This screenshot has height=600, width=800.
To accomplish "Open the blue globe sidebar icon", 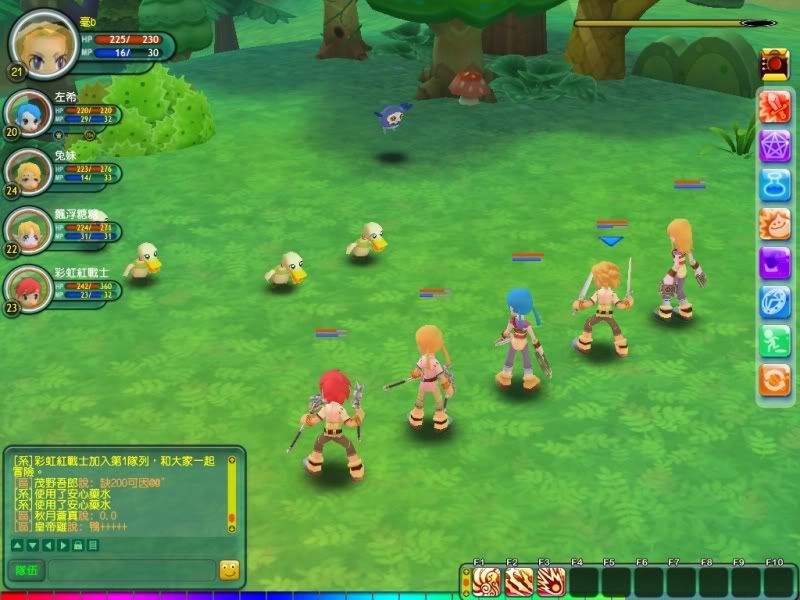I will coord(775,301).
